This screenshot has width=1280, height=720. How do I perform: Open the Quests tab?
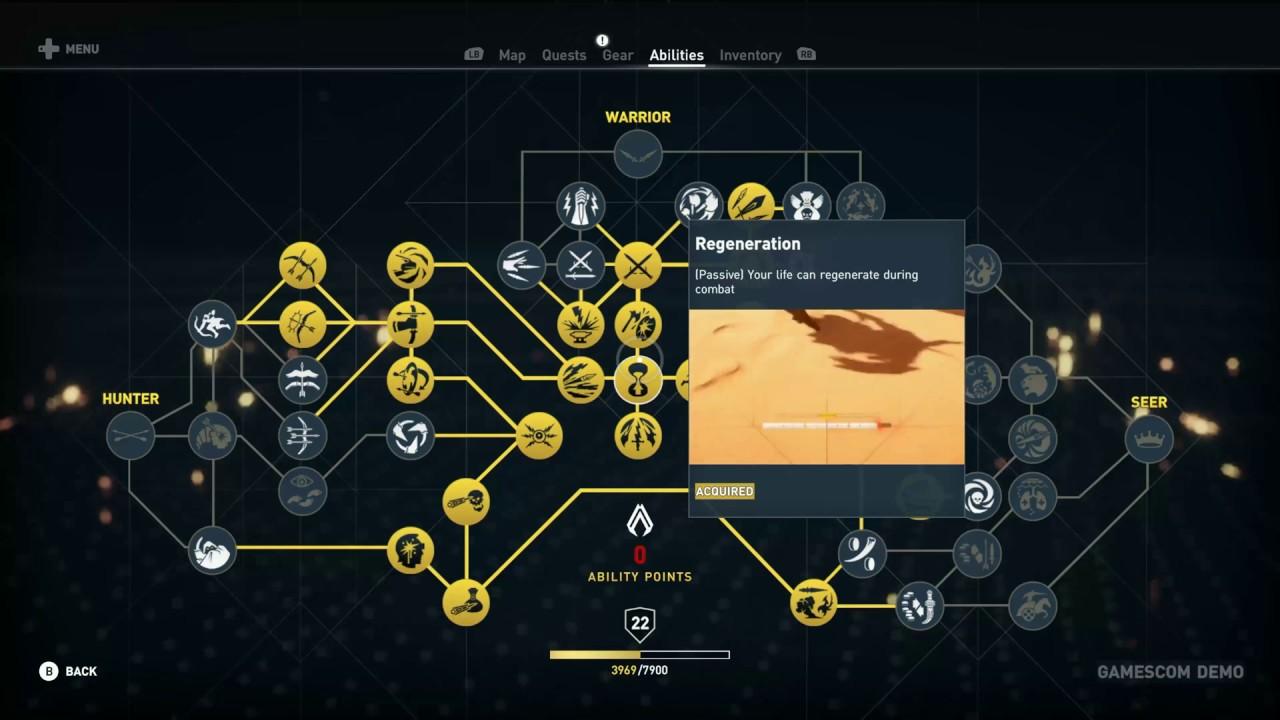[564, 55]
